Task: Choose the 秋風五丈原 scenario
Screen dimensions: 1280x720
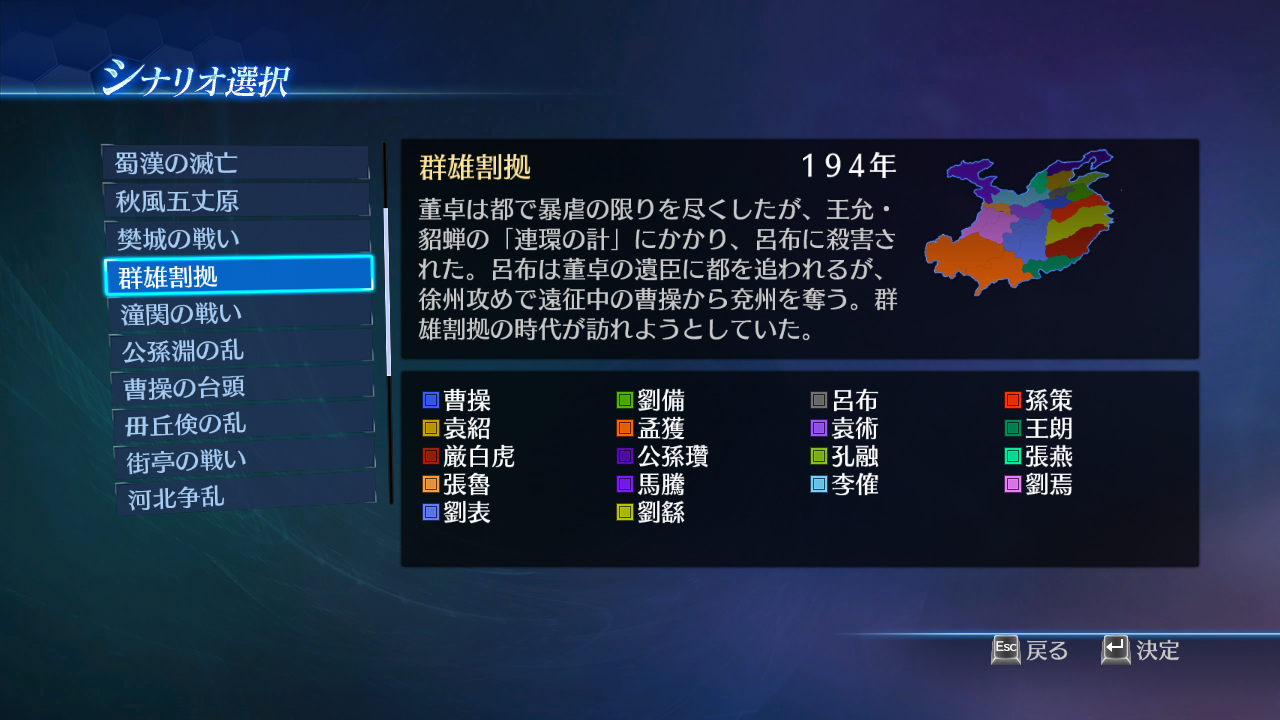Action: coord(238,201)
